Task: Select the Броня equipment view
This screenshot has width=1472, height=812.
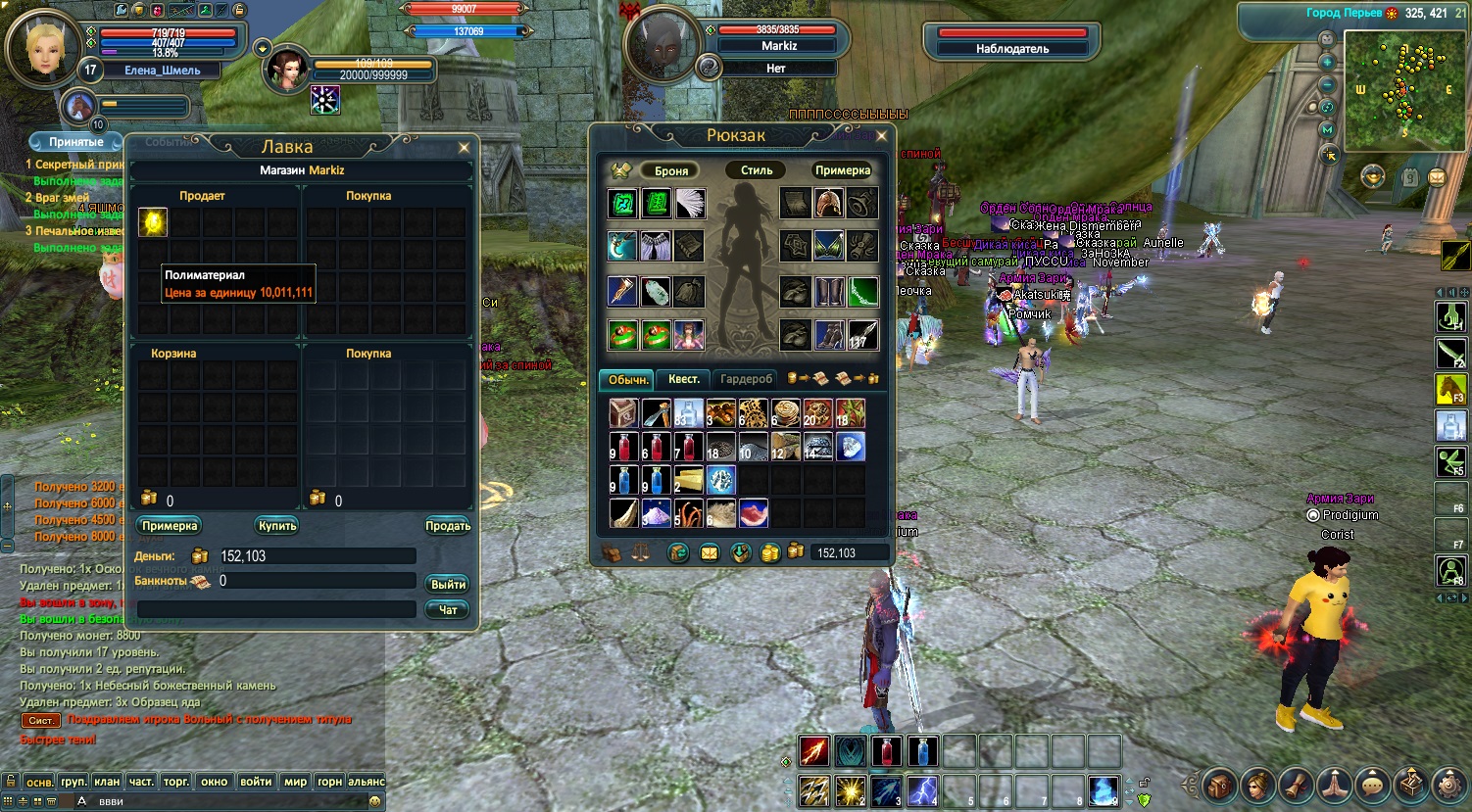Action: (671, 170)
